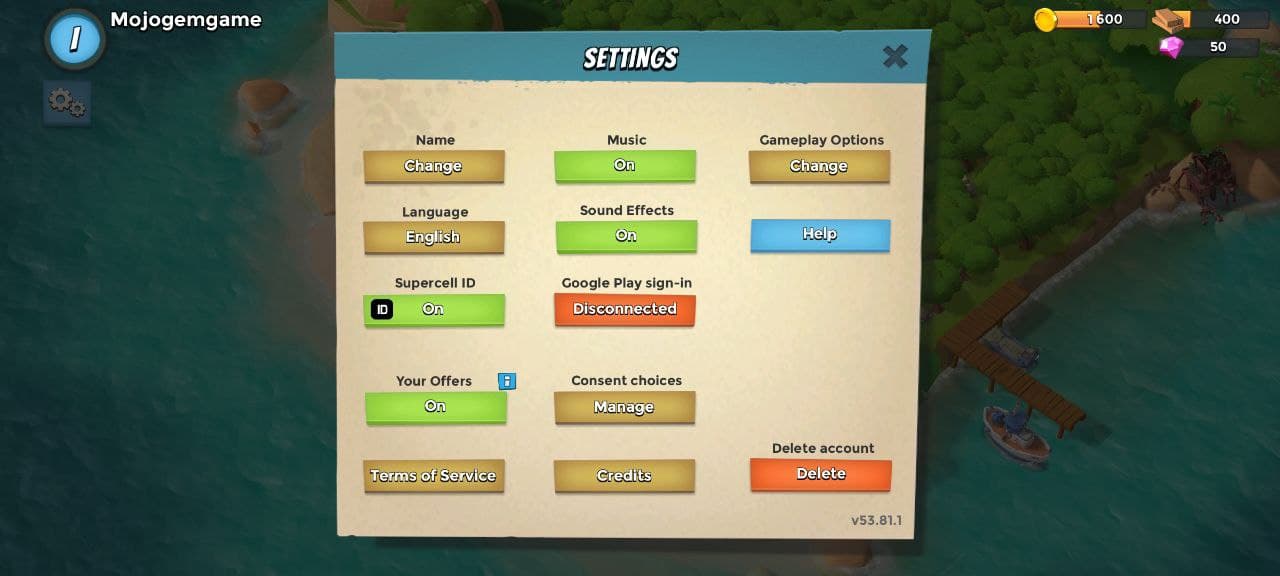Change the player name

click(x=433, y=166)
